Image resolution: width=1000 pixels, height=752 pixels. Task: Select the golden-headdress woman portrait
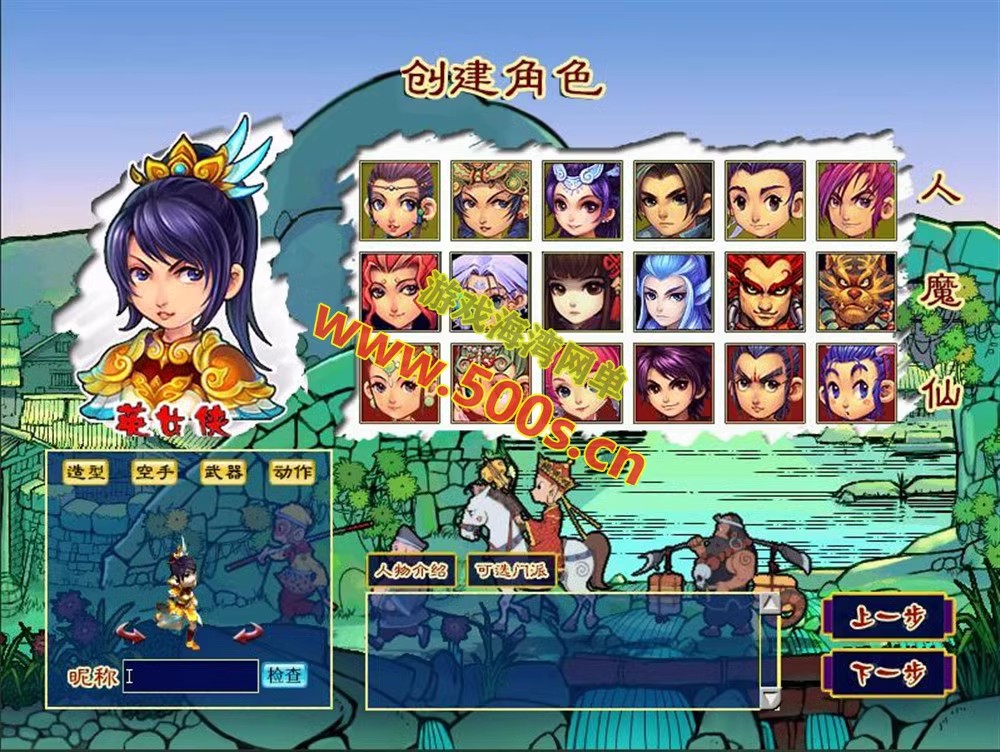[490, 200]
